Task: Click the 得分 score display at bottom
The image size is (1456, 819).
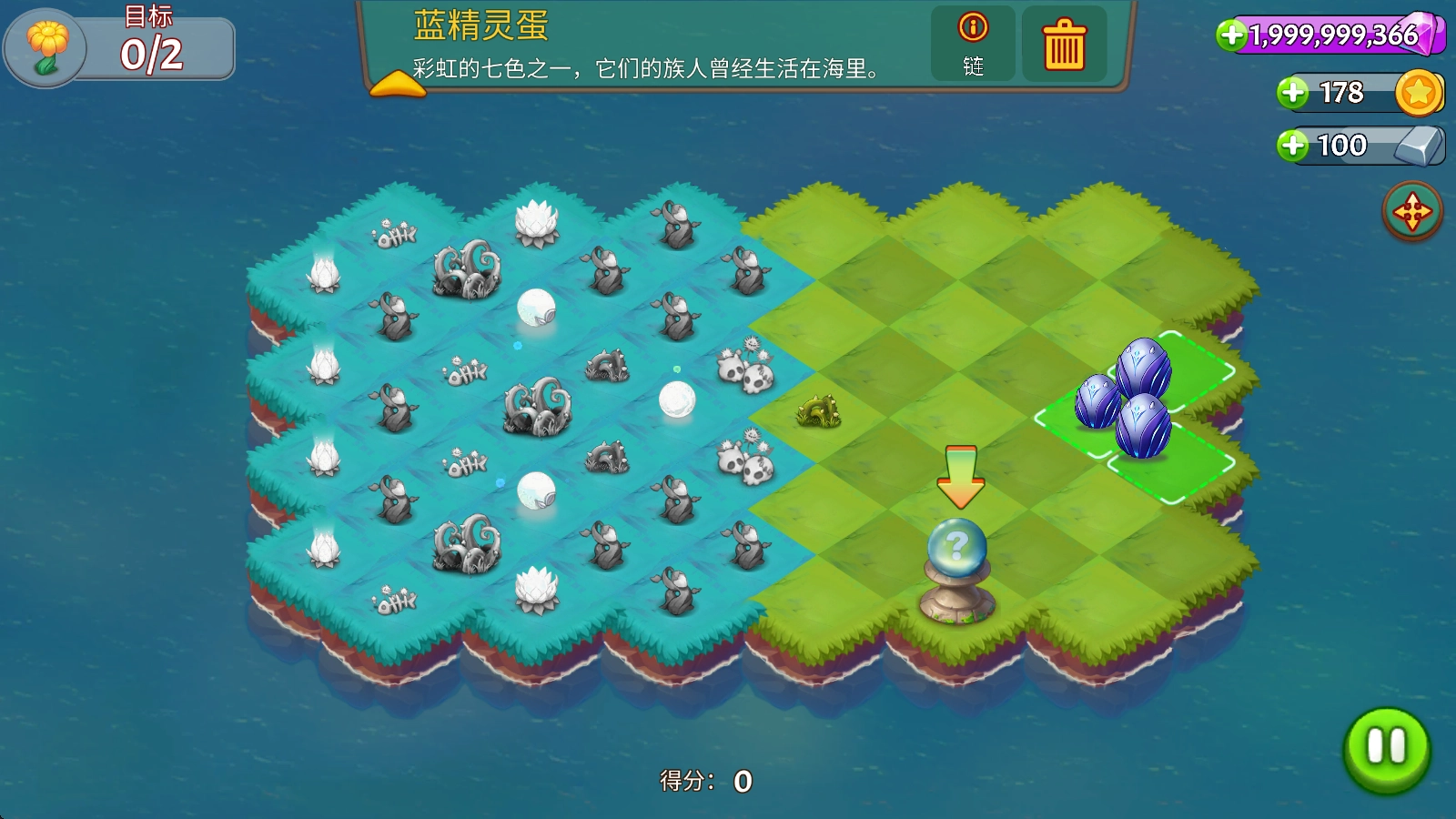Action: (x=707, y=781)
